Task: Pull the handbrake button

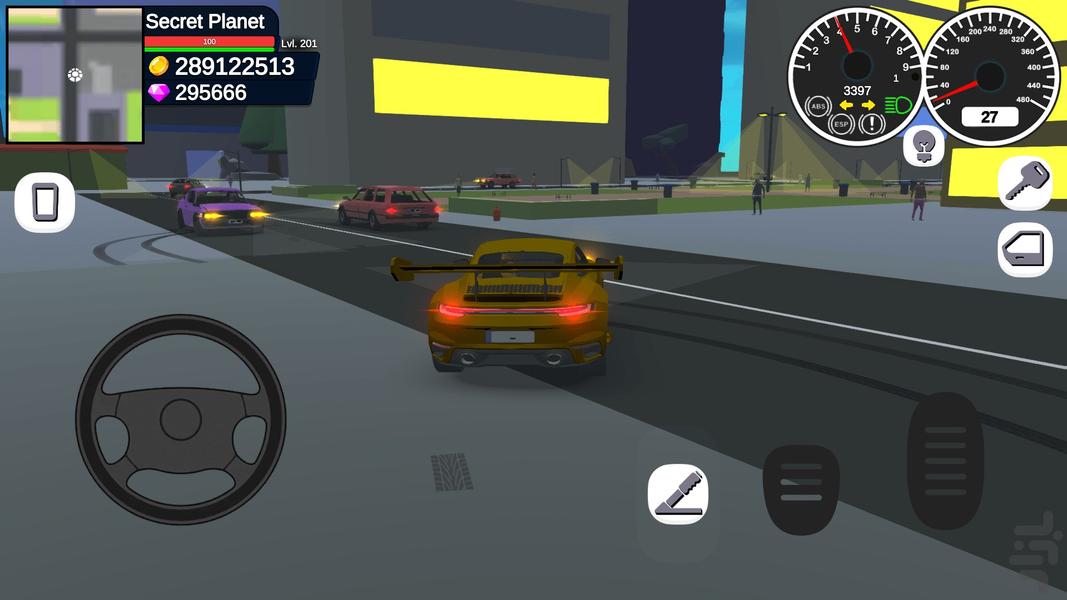Action: (x=678, y=494)
